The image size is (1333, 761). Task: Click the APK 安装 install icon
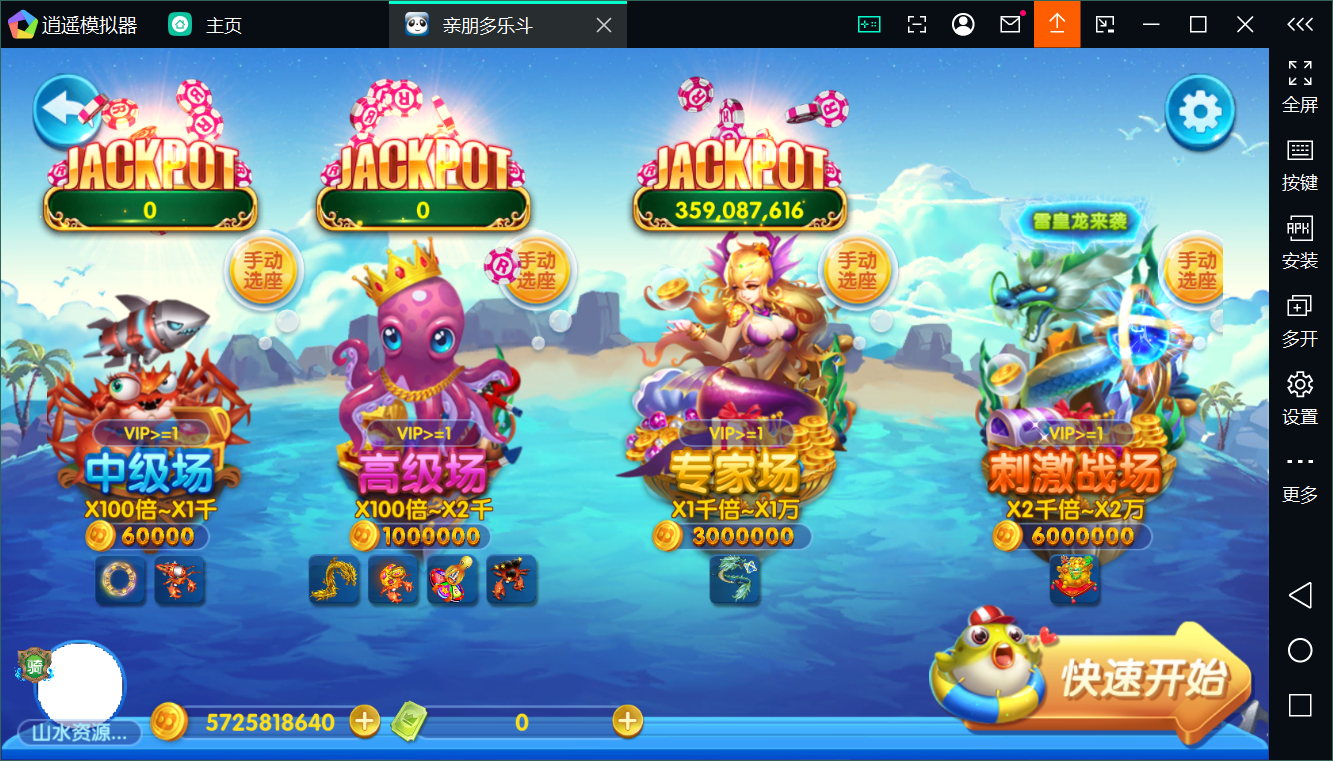(x=1299, y=240)
